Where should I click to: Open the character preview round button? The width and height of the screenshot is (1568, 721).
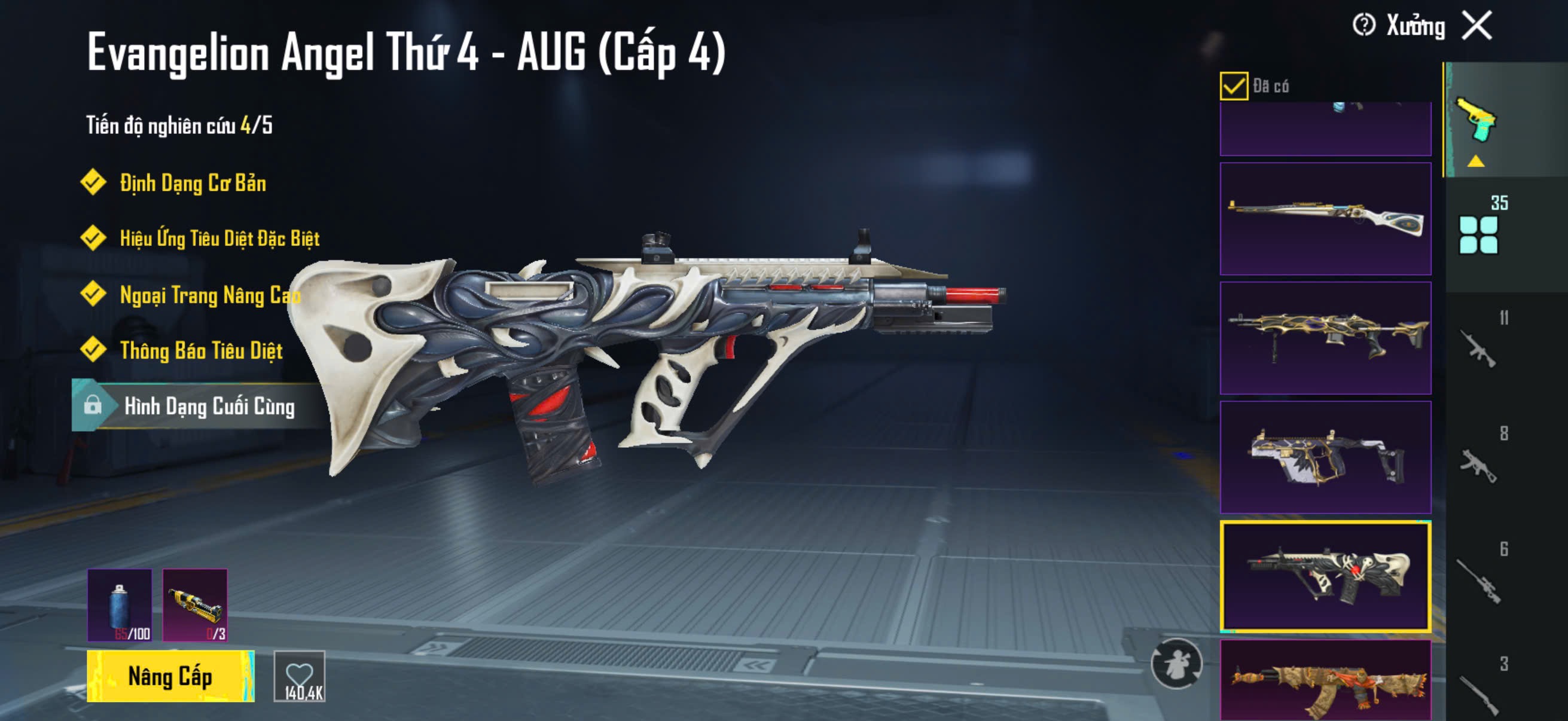[x=1176, y=663]
